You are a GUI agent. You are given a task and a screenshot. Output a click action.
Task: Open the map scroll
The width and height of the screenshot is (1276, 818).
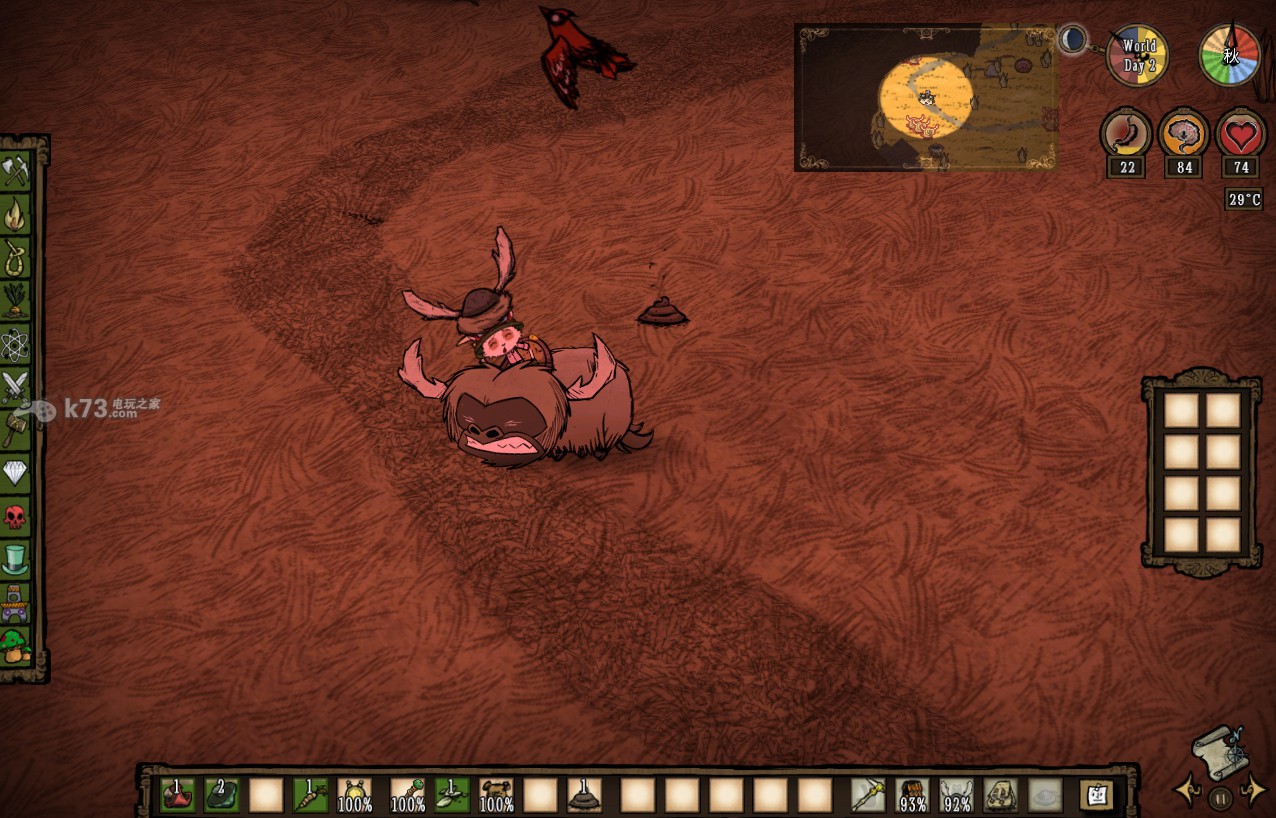point(1219,751)
